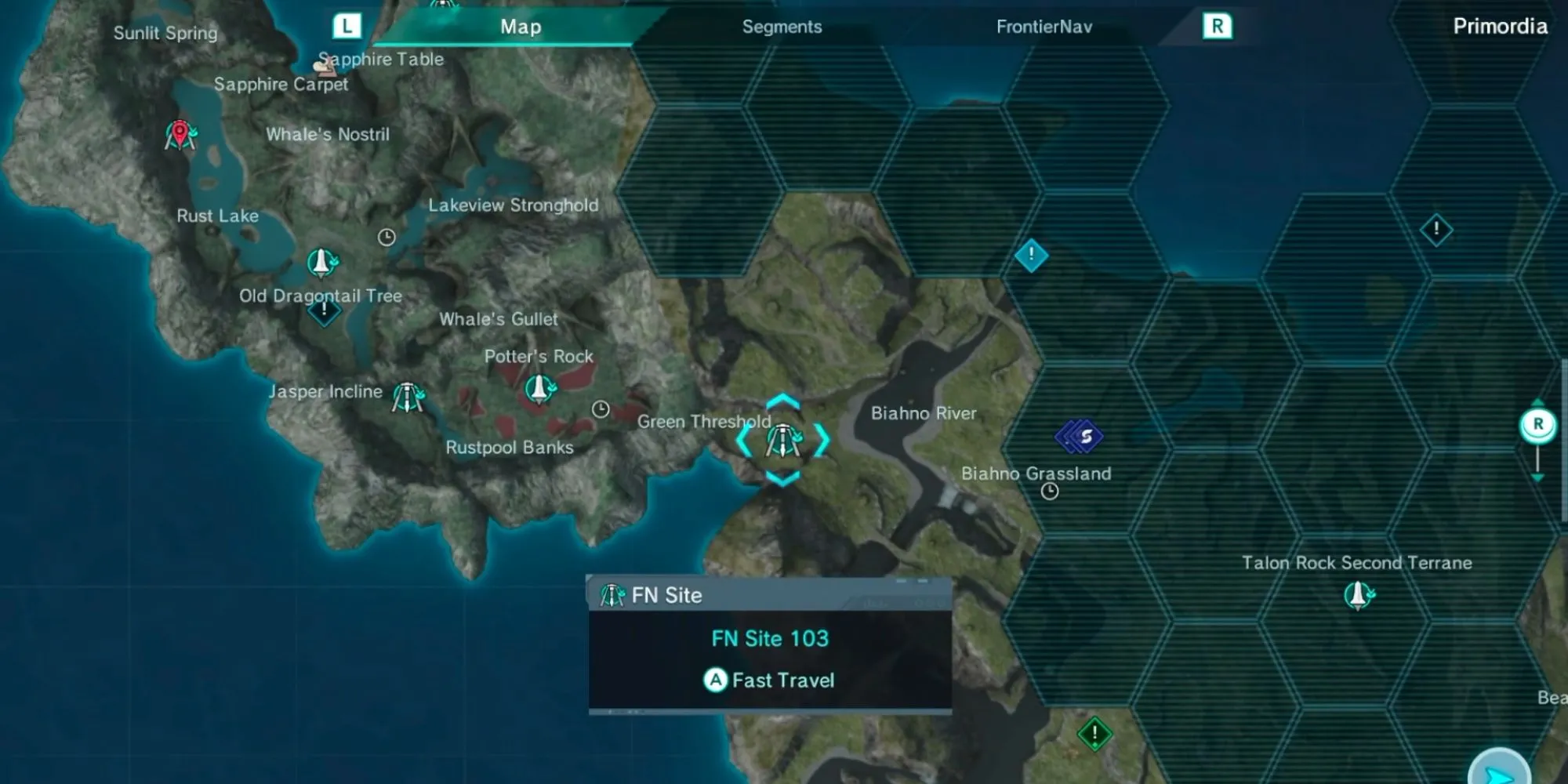The width and height of the screenshot is (1568, 784).
Task: Select the landmark marker at Potter's Rock
Action: (x=539, y=388)
